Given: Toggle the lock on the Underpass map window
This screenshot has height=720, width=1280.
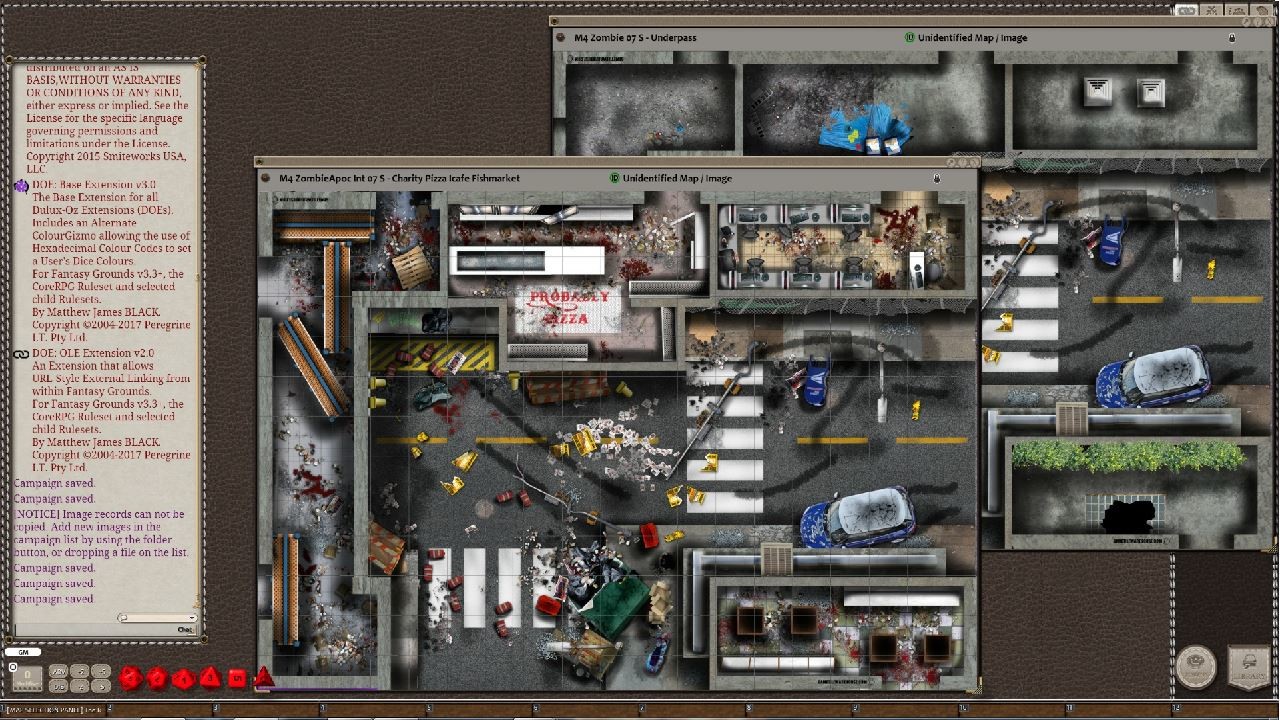Looking at the screenshot, I should (1231, 38).
